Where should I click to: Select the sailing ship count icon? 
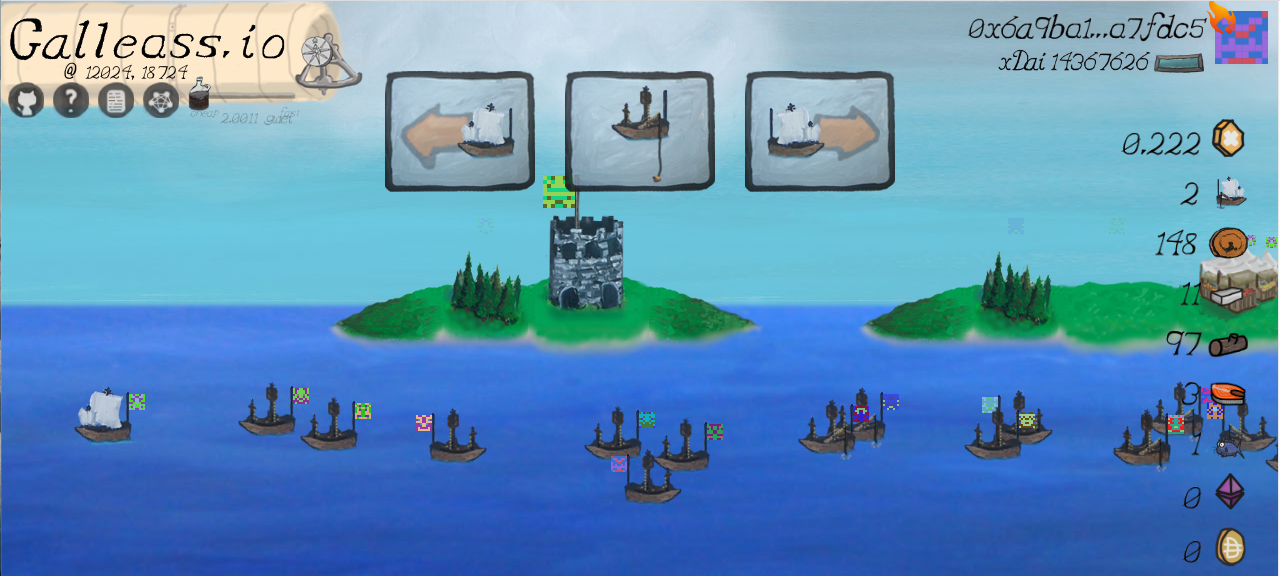point(1229,191)
